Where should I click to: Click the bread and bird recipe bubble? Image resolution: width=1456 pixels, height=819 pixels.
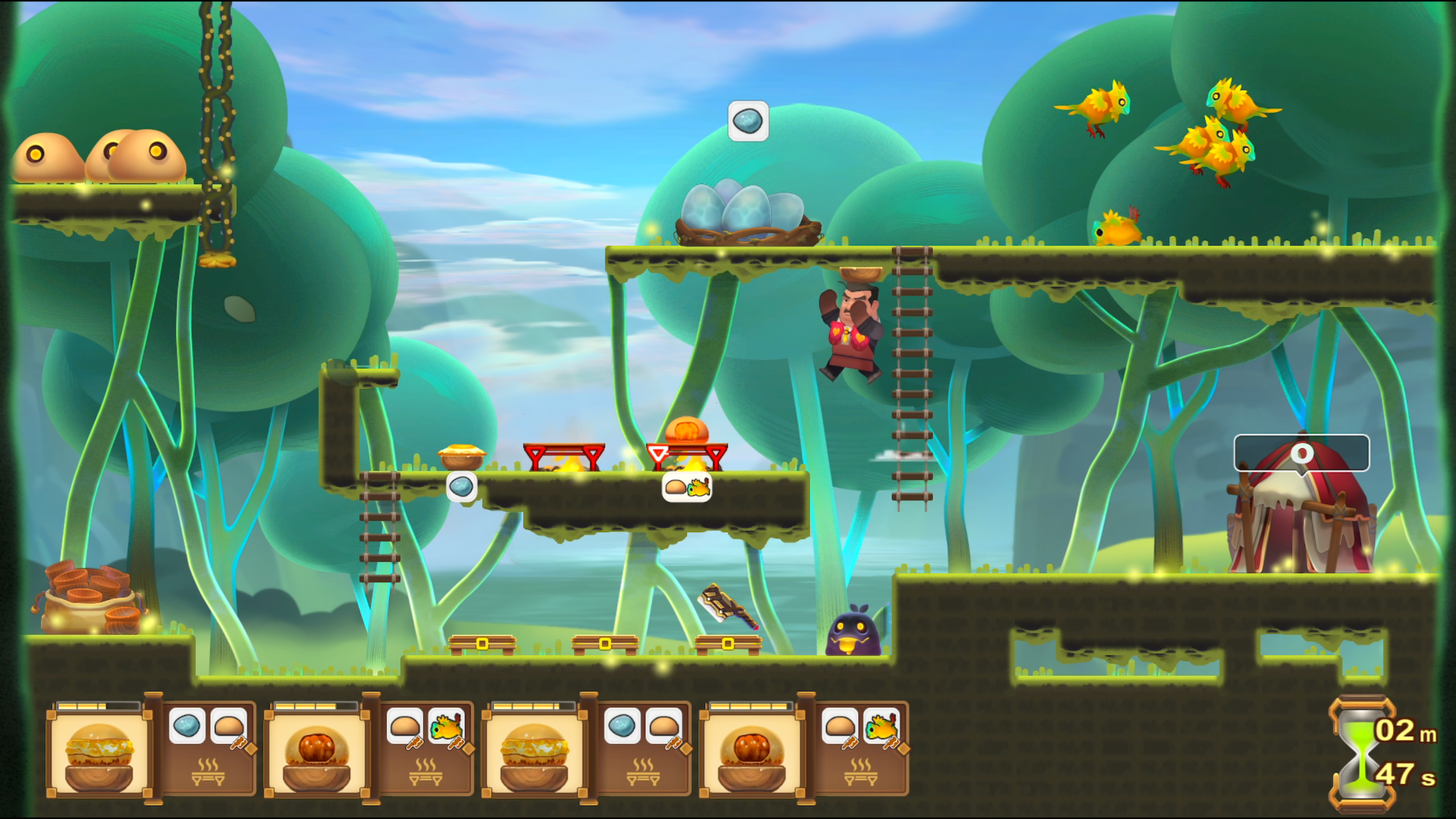pos(687,487)
